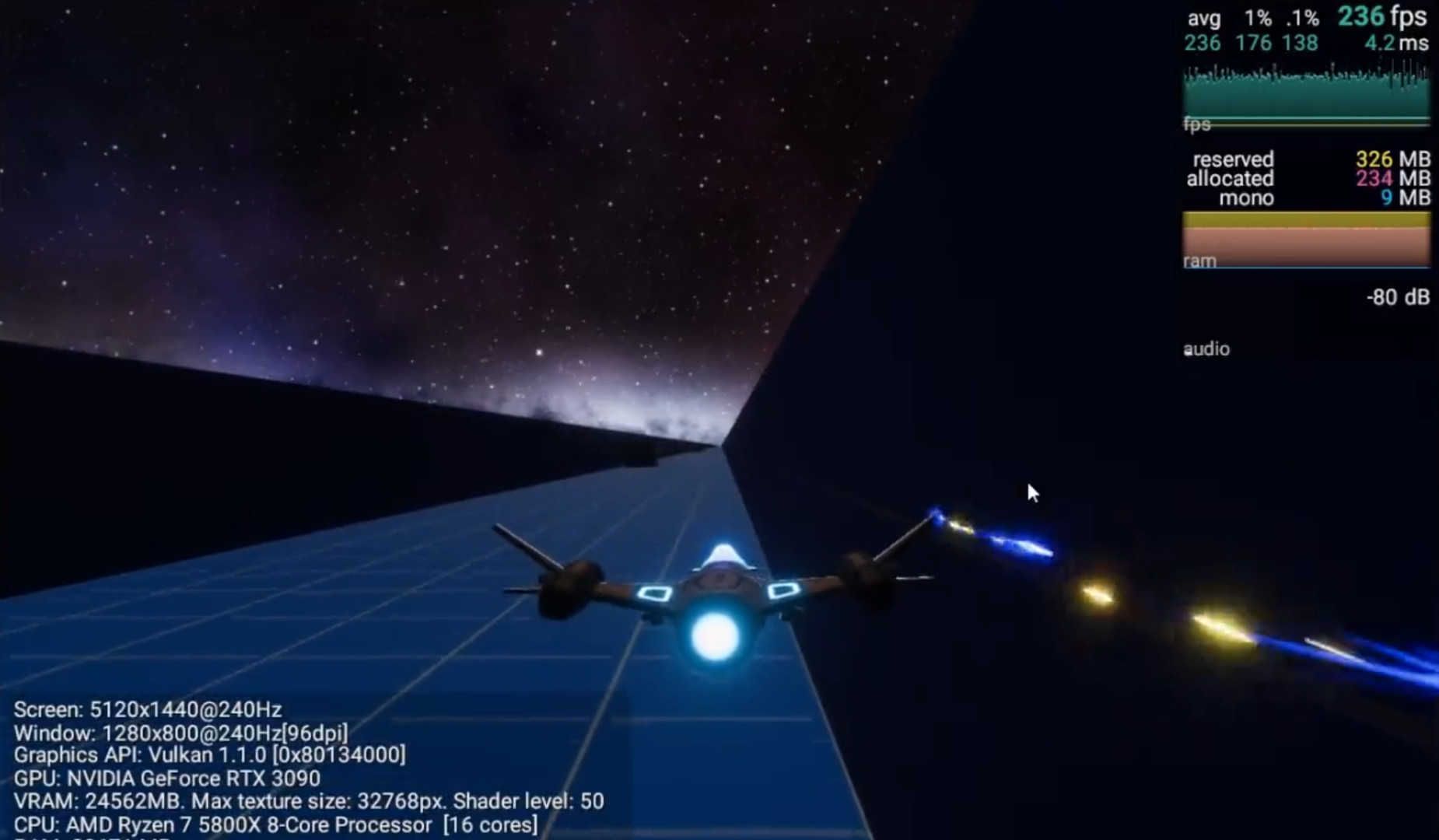Select the fps section label
The width and height of the screenshot is (1439, 840).
pyautogui.click(x=1196, y=123)
